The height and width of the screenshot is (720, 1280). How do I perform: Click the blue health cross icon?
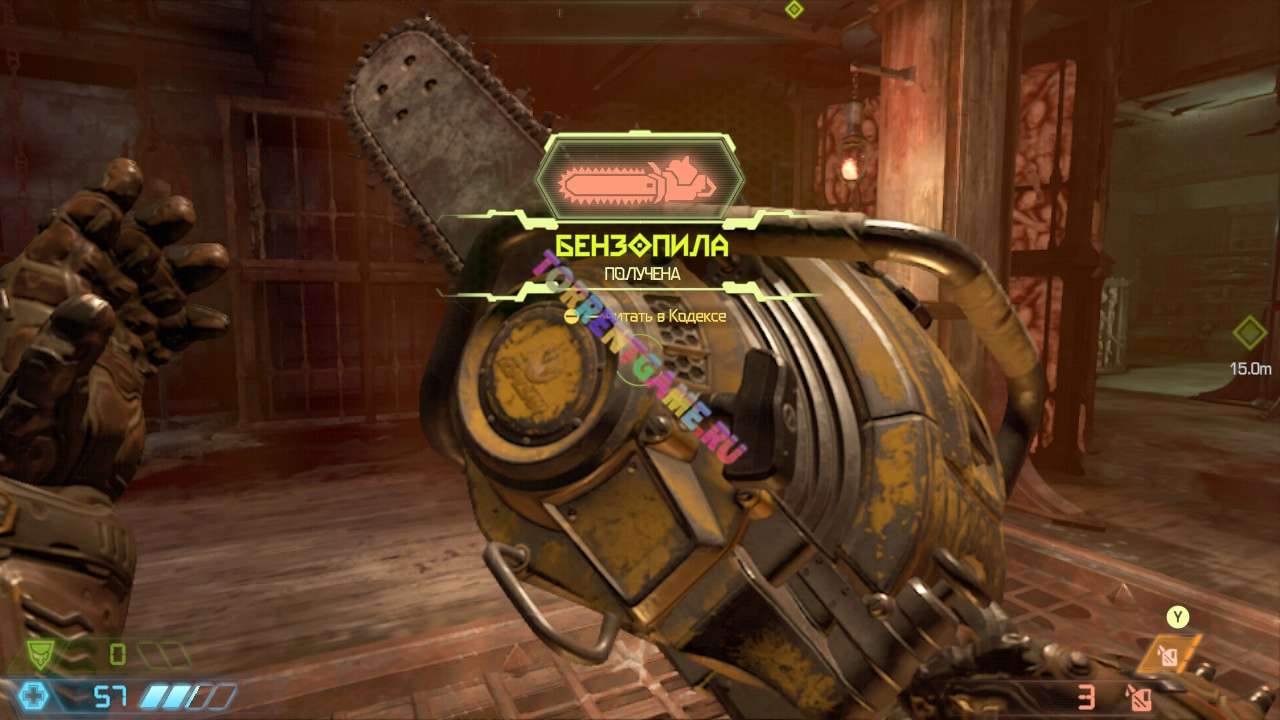pyautogui.click(x=35, y=696)
